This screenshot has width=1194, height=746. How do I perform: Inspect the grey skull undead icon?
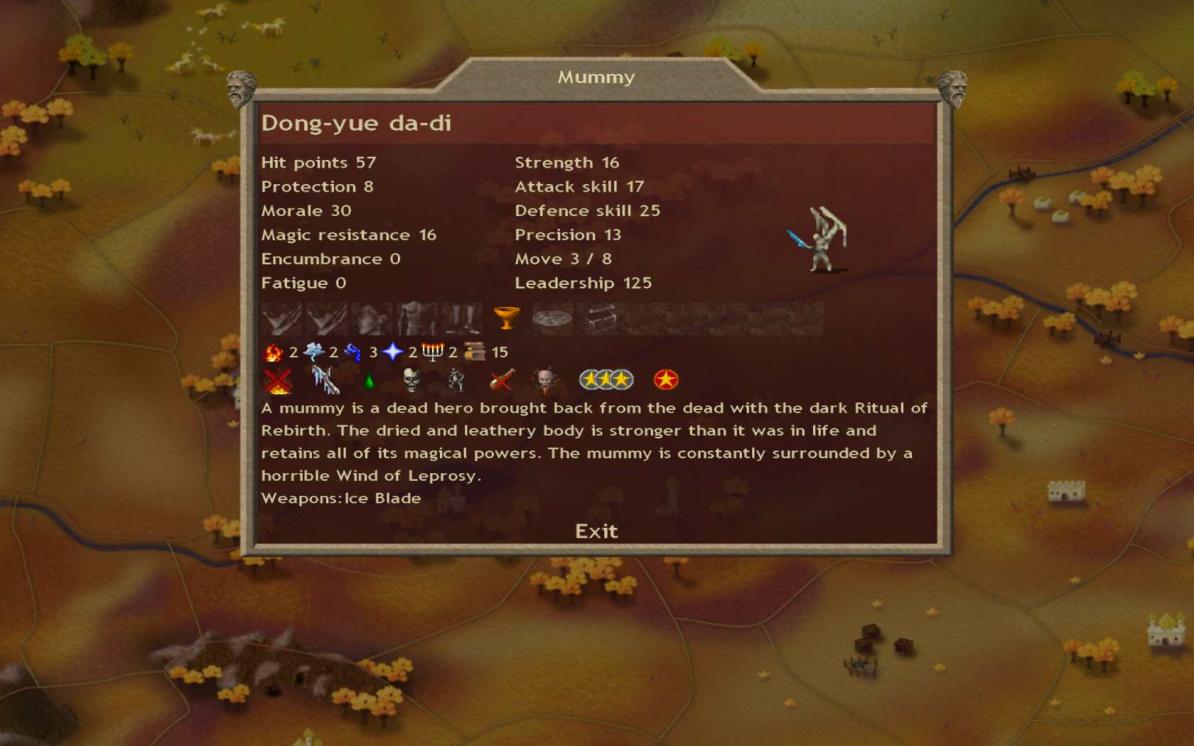point(411,380)
